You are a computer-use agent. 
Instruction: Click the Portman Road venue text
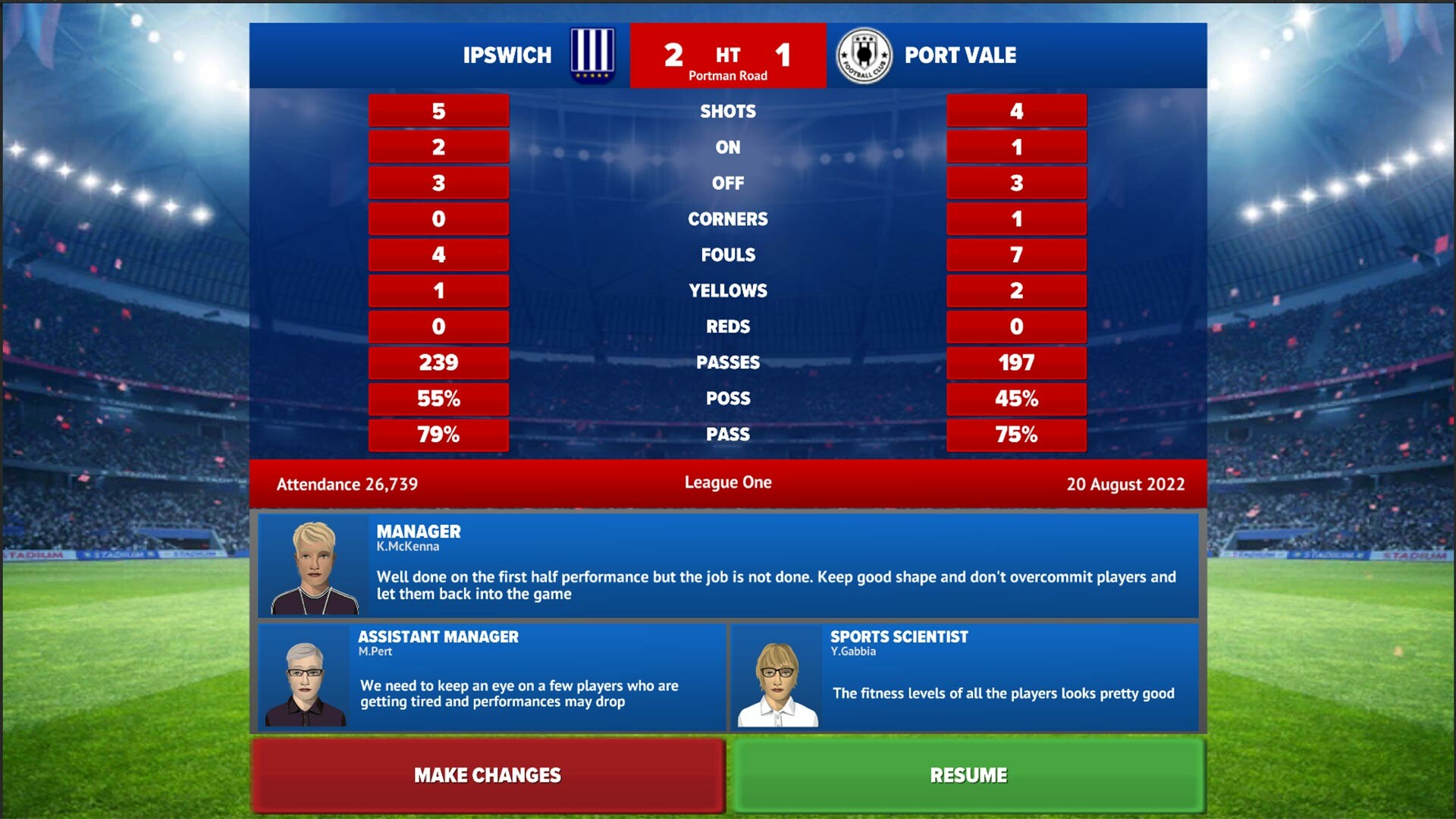tap(727, 75)
